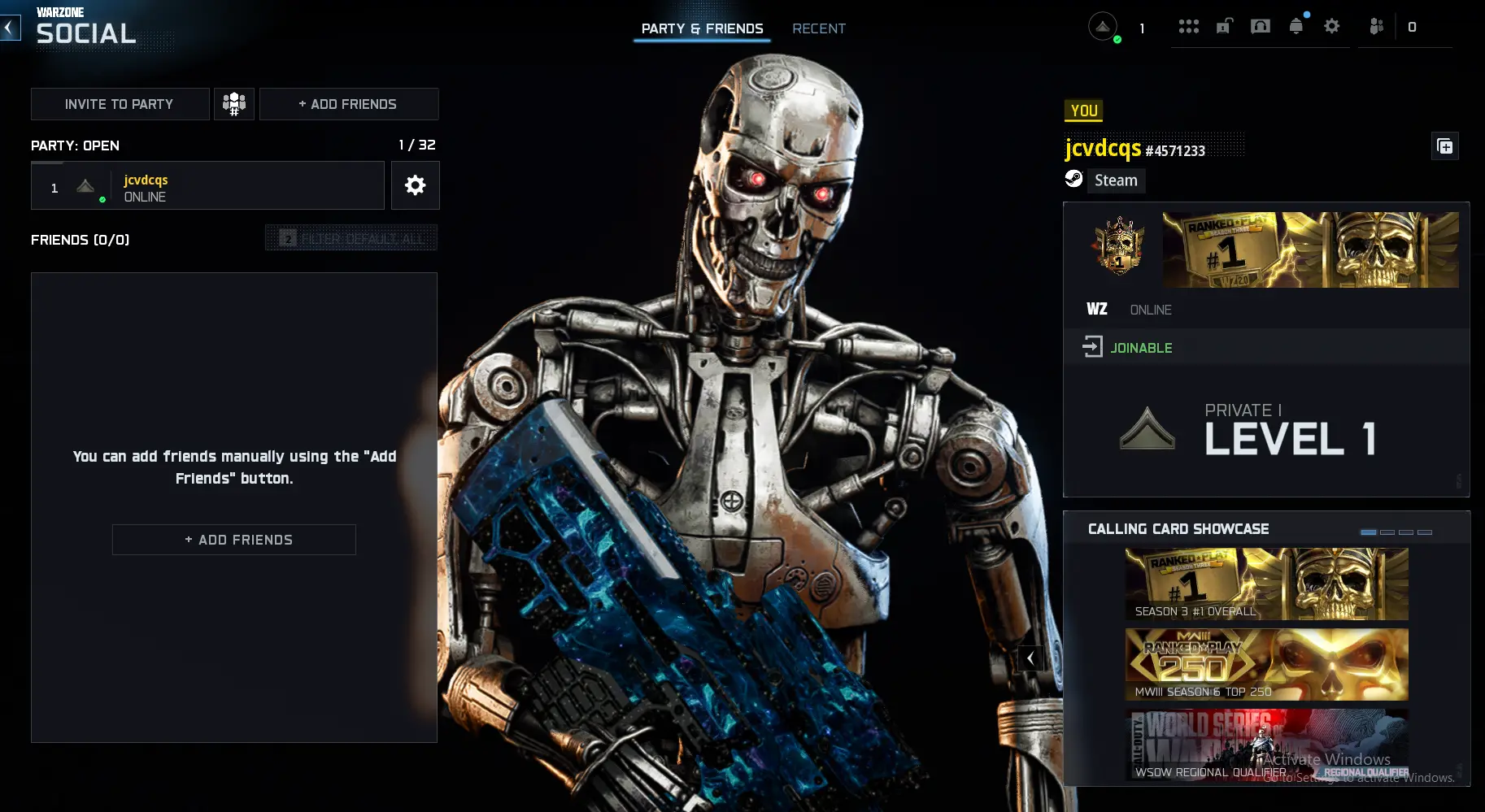Viewport: 1485px width, 812px height.
Task: Open party settings gear in party list
Action: 416,185
